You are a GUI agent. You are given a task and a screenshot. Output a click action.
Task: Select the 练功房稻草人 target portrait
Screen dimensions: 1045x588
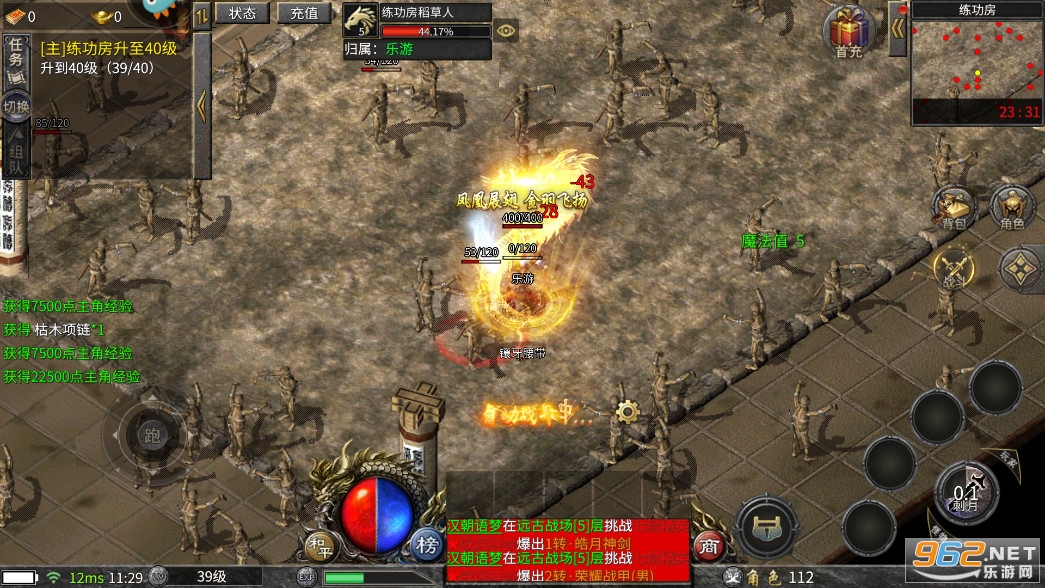coord(359,20)
